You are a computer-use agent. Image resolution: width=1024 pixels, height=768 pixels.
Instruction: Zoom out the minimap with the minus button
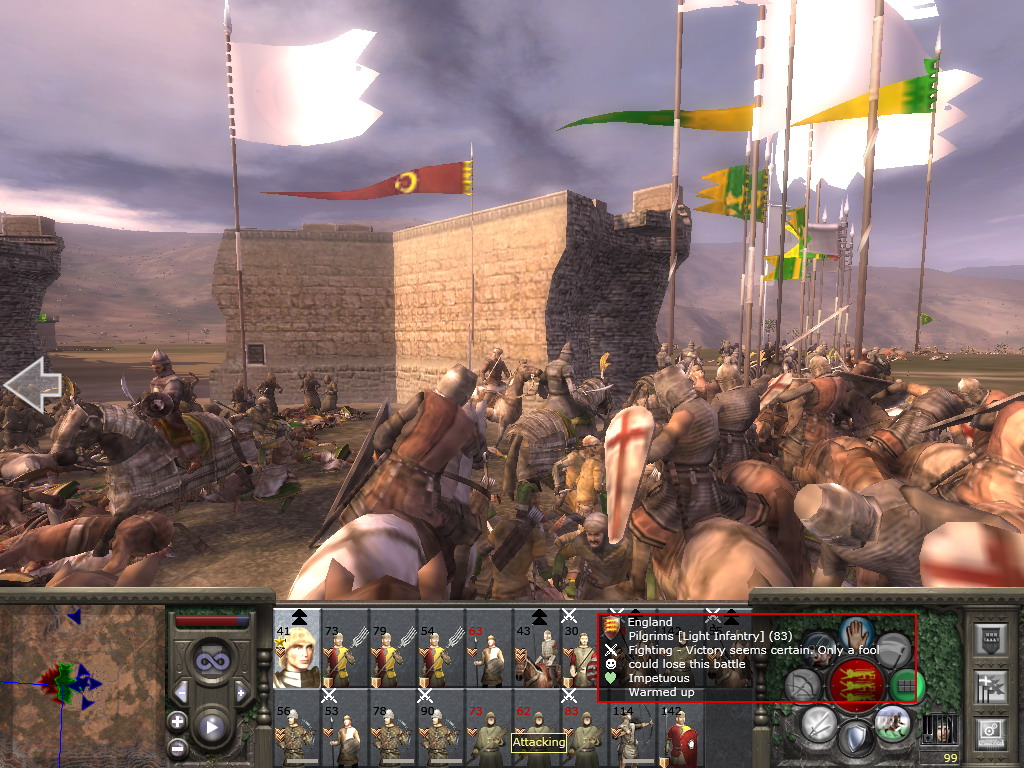click(x=177, y=747)
